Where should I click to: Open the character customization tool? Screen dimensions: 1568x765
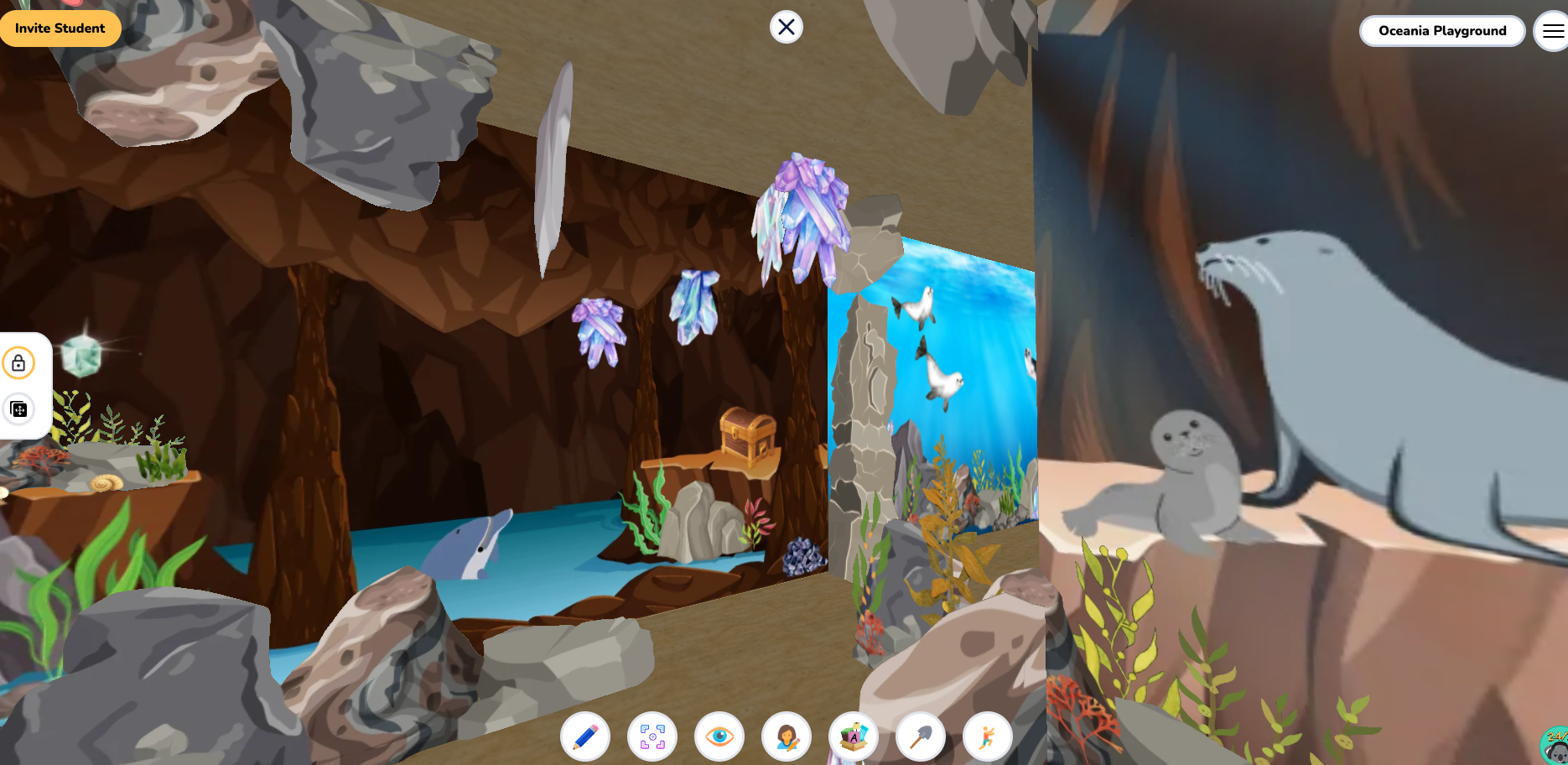[x=786, y=736]
